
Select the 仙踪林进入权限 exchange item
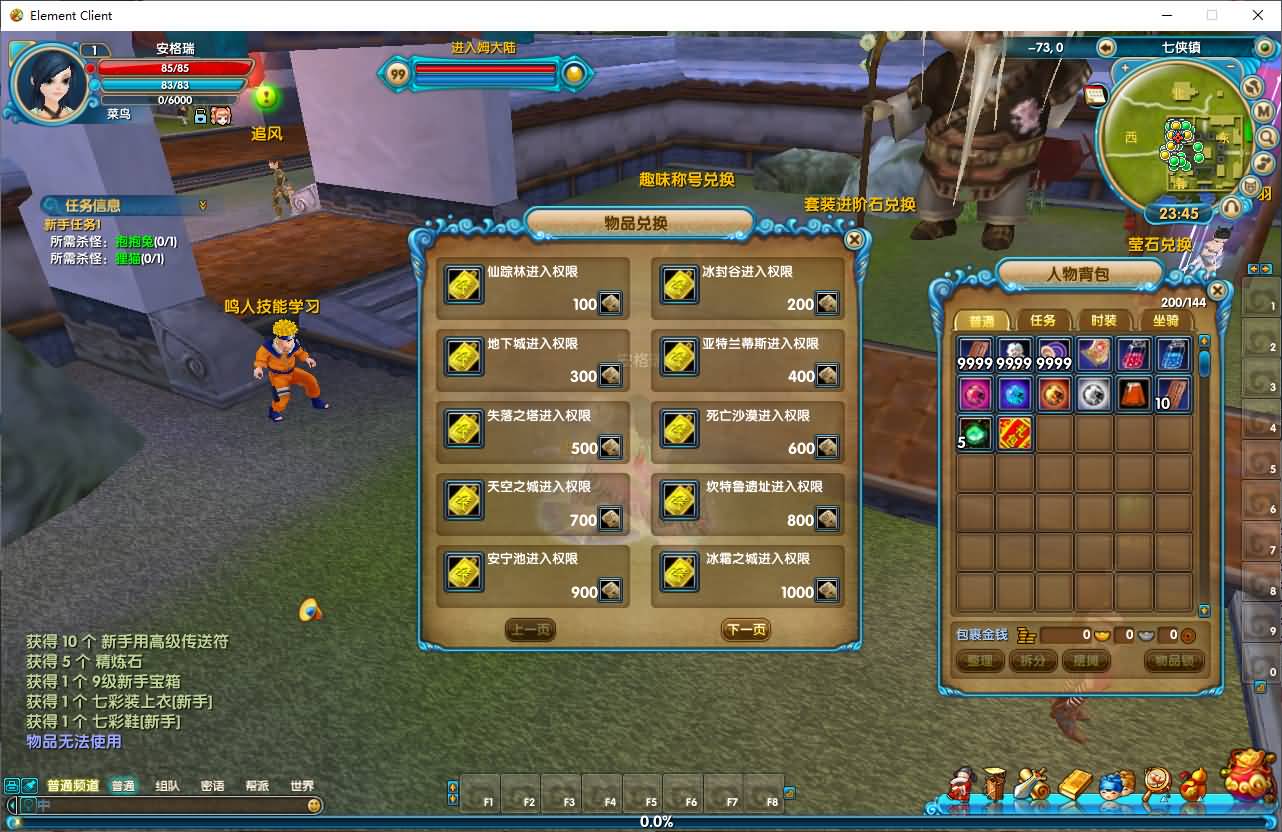(533, 288)
